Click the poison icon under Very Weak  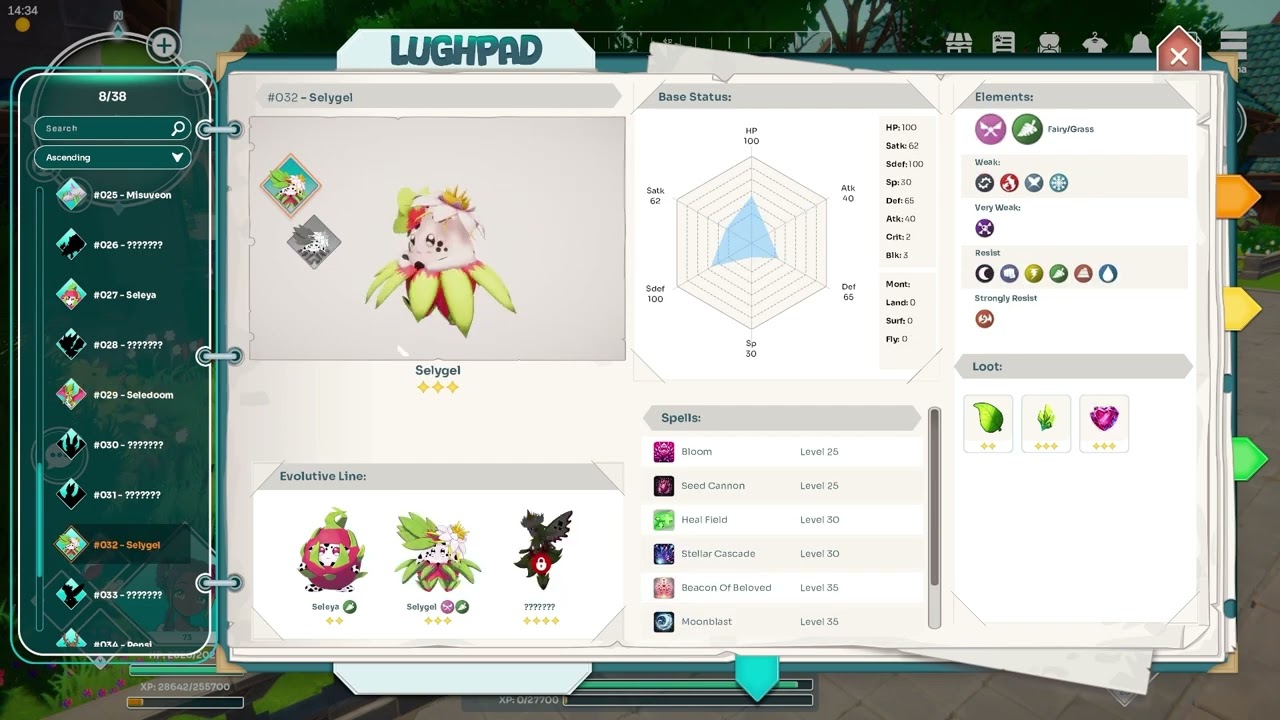tap(985, 228)
